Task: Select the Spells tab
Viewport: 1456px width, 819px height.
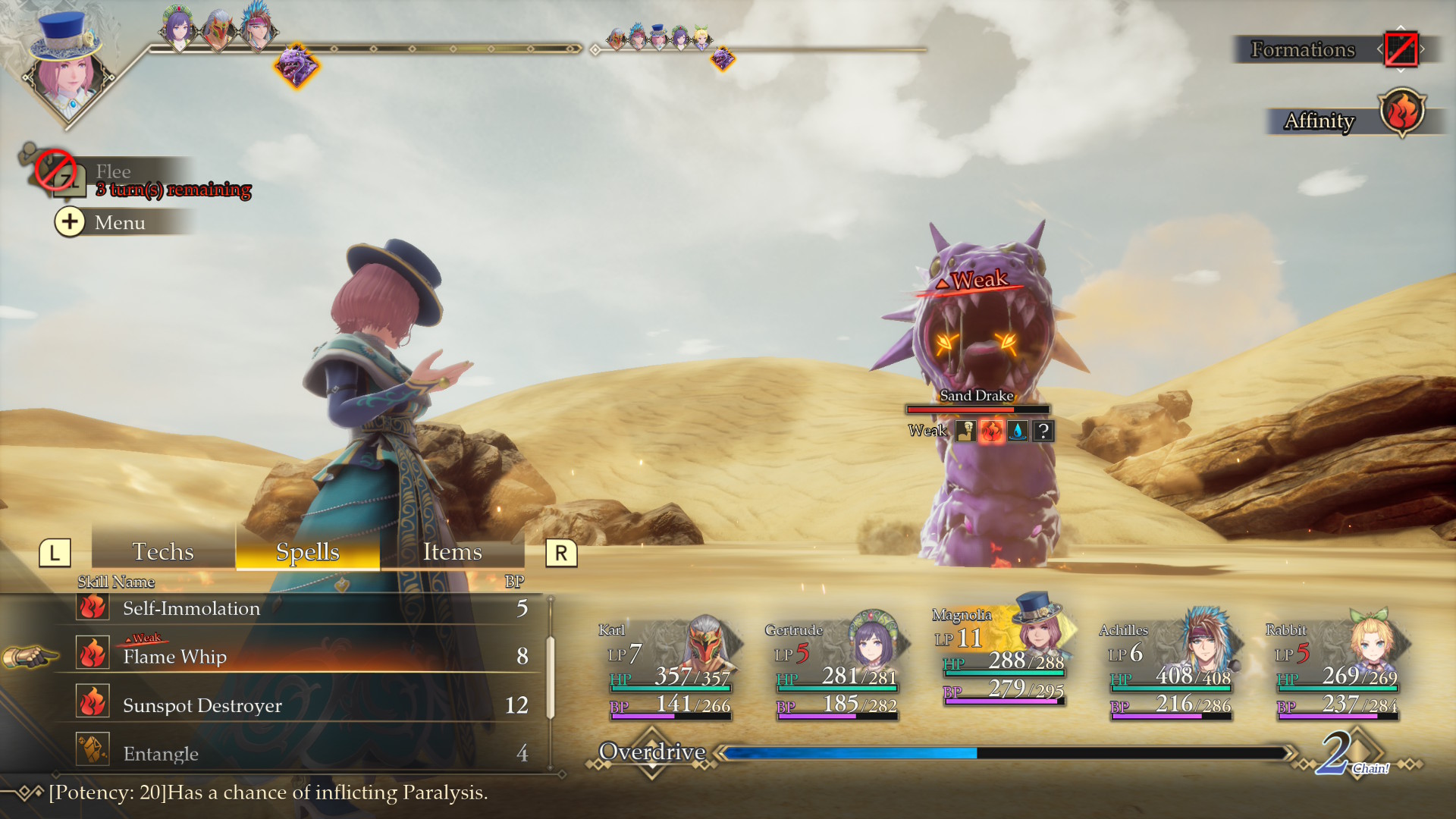Action: [x=307, y=551]
